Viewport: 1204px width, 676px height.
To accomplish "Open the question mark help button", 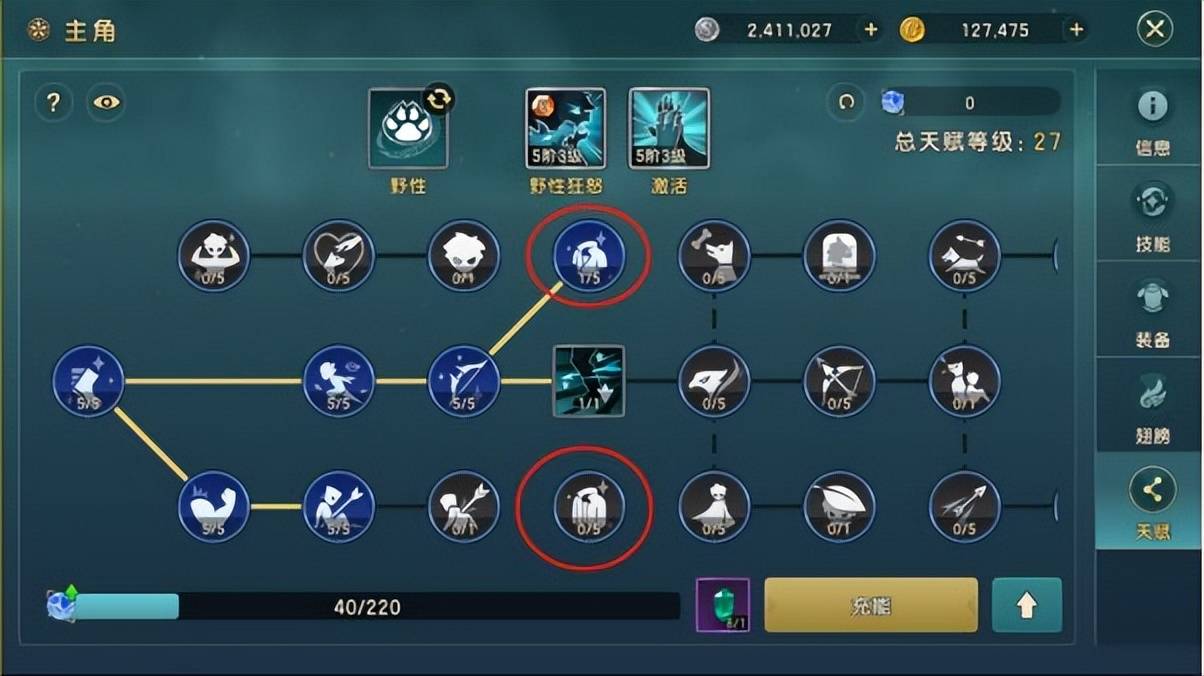I will click(x=54, y=102).
